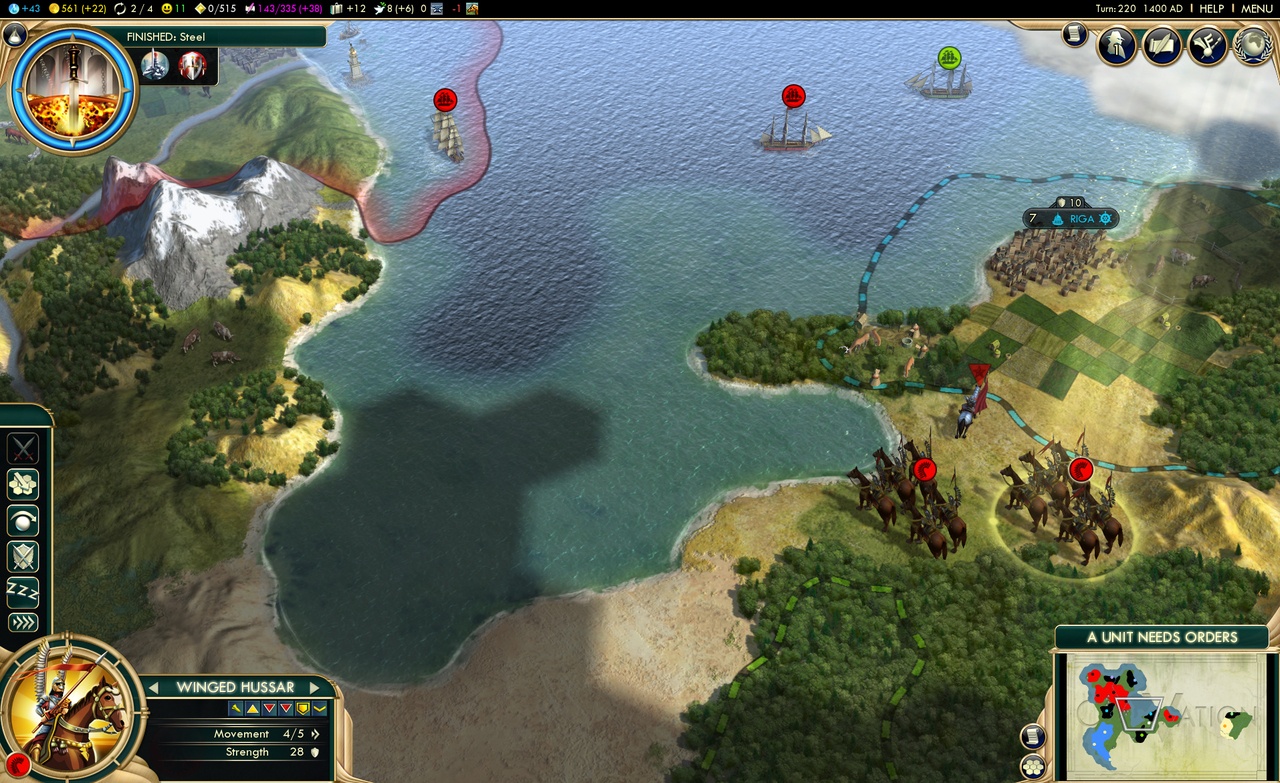
Task: Open the espionage overview spy icon
Action: pyautogui.click(x=1117, y=45)
